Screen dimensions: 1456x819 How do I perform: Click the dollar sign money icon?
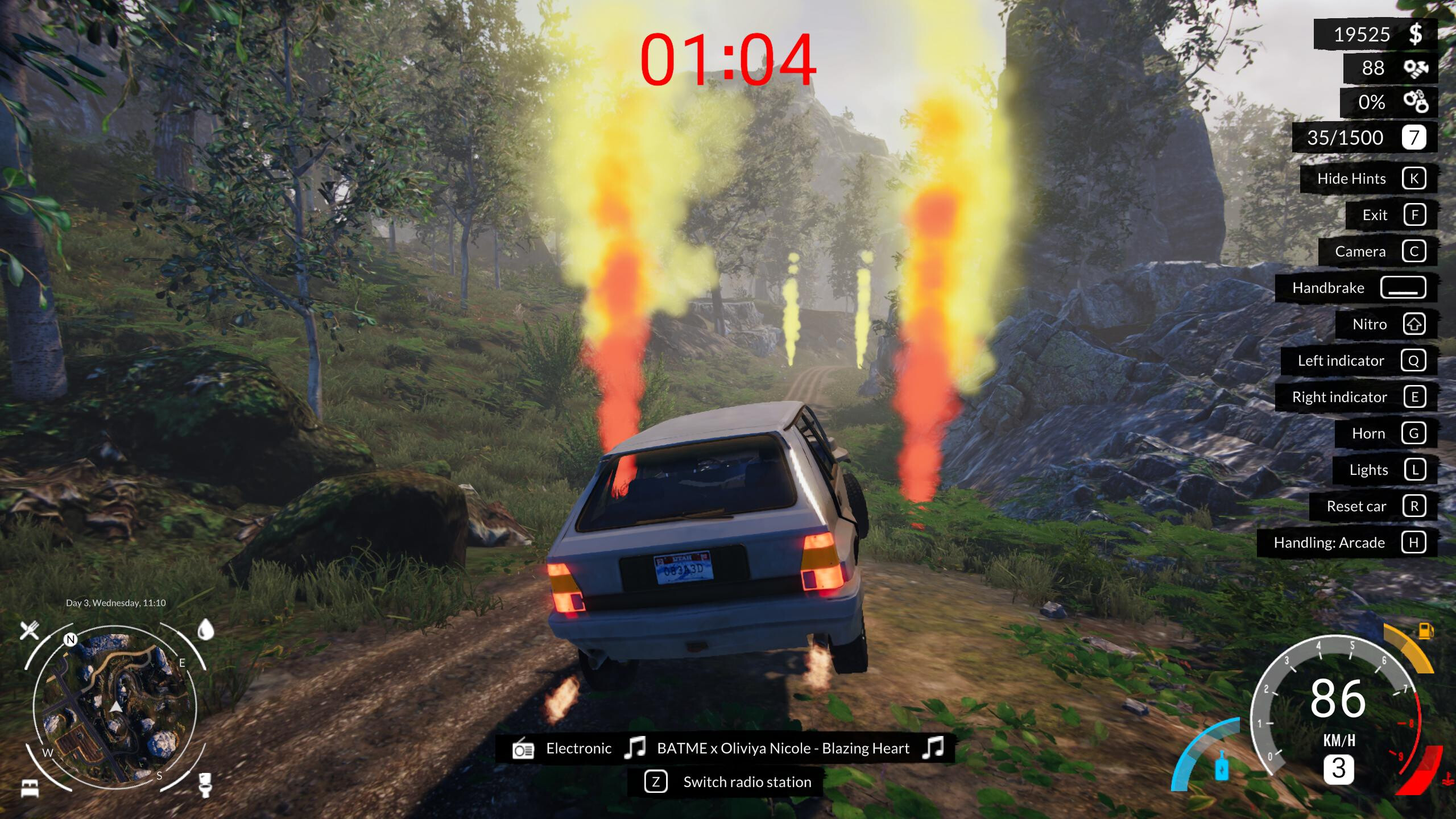click(1416, 34)
